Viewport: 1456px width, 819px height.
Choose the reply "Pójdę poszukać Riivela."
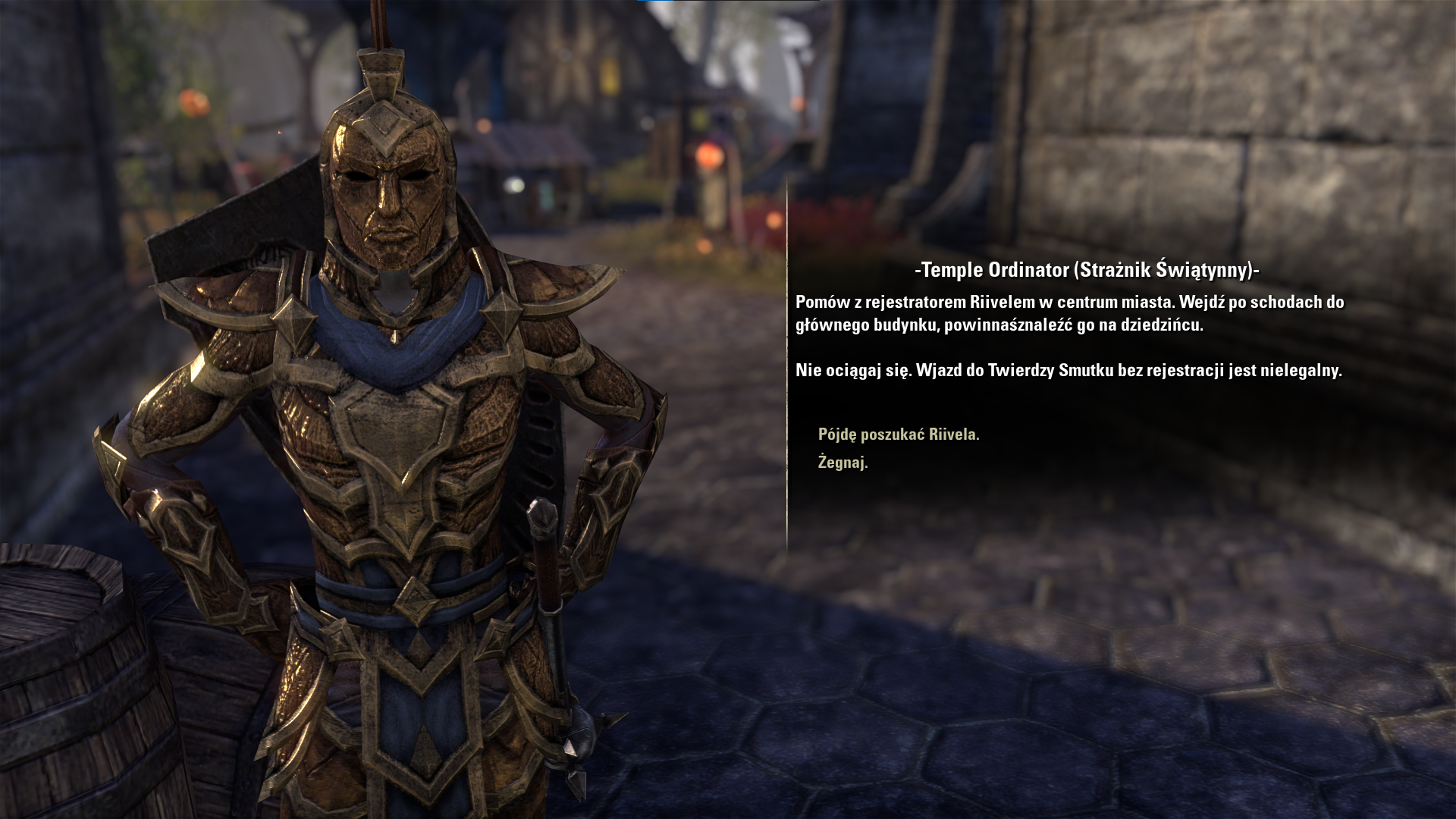[x=899, y=435]
